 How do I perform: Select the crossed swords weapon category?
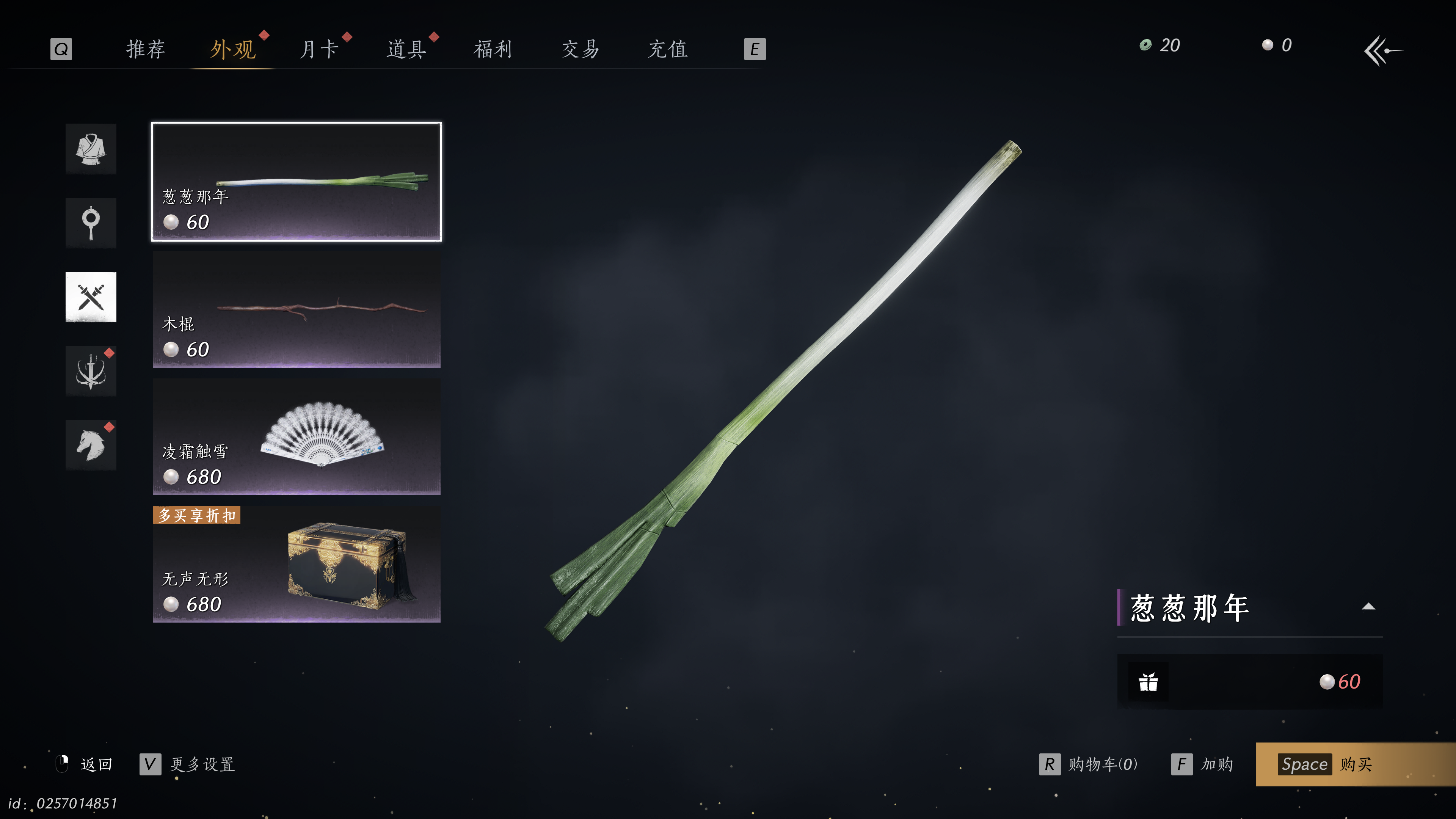click(91, 297)
